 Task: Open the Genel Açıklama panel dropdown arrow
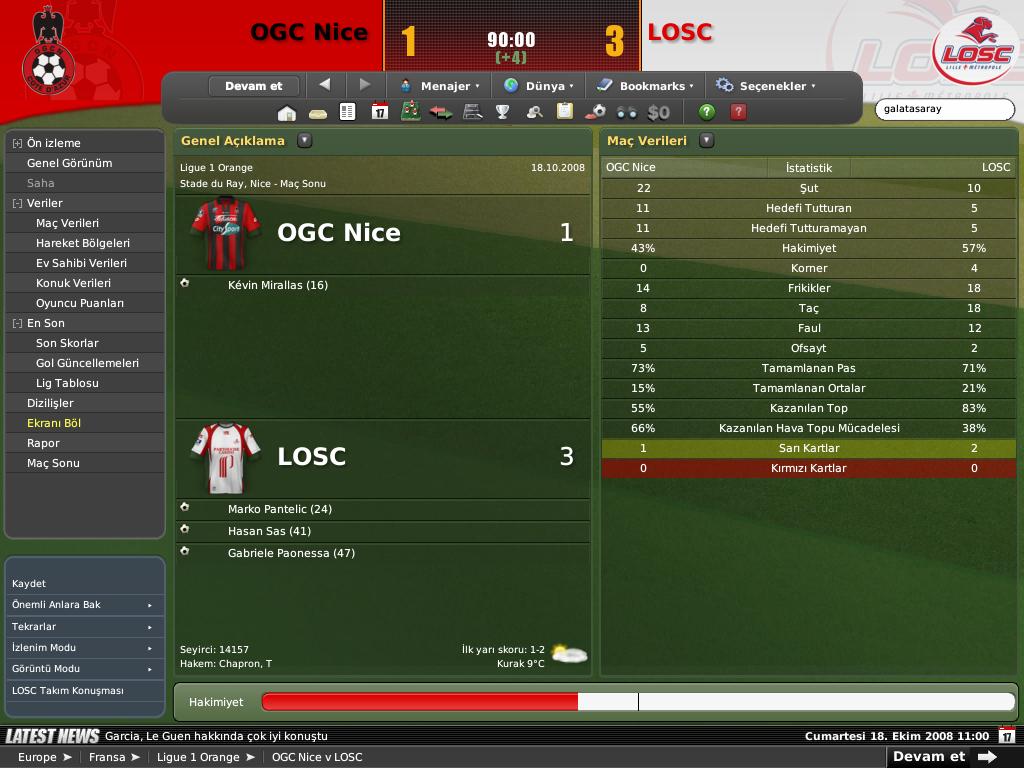tap(305, 141)
